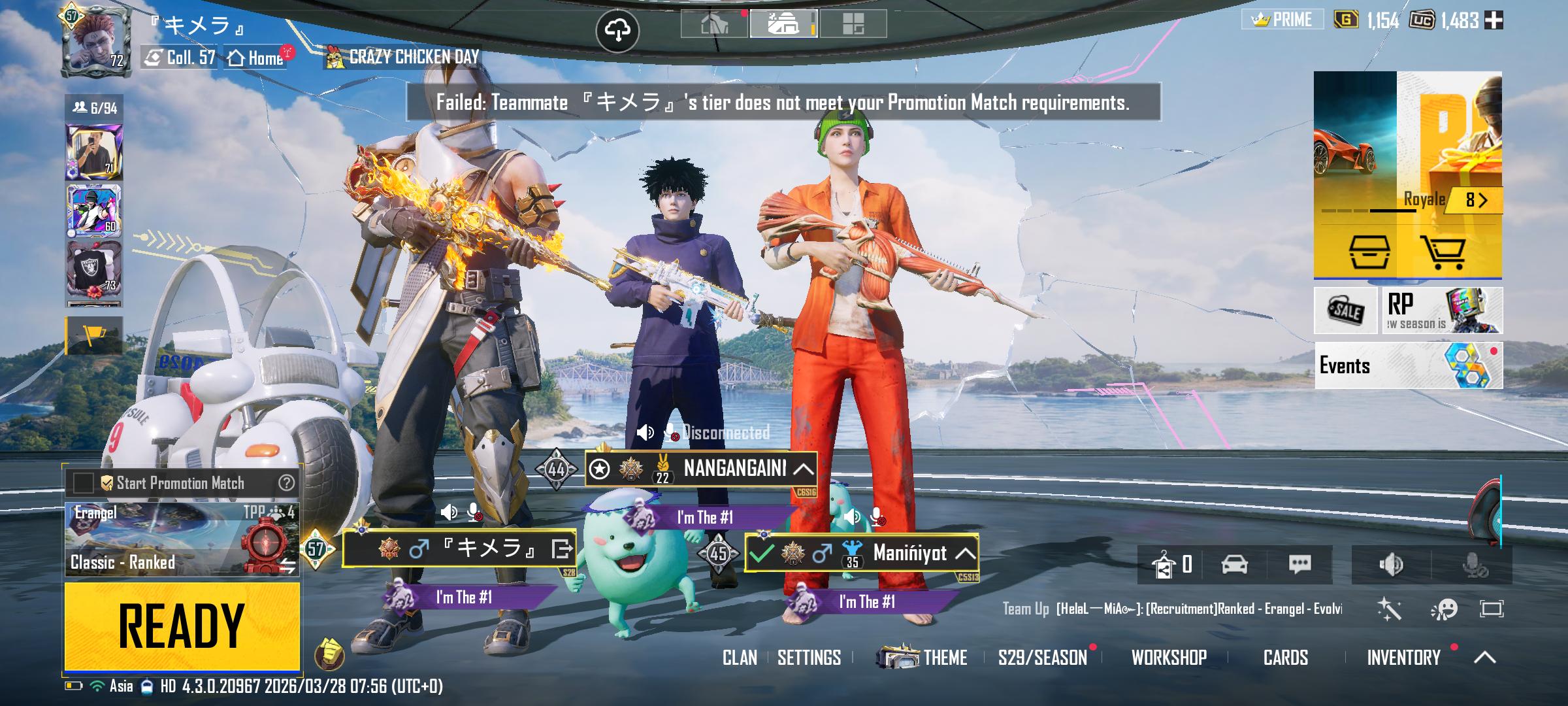Viewport: 1568px width, 706px height.
Task: Open the CLAN menu
Action: 740,658
